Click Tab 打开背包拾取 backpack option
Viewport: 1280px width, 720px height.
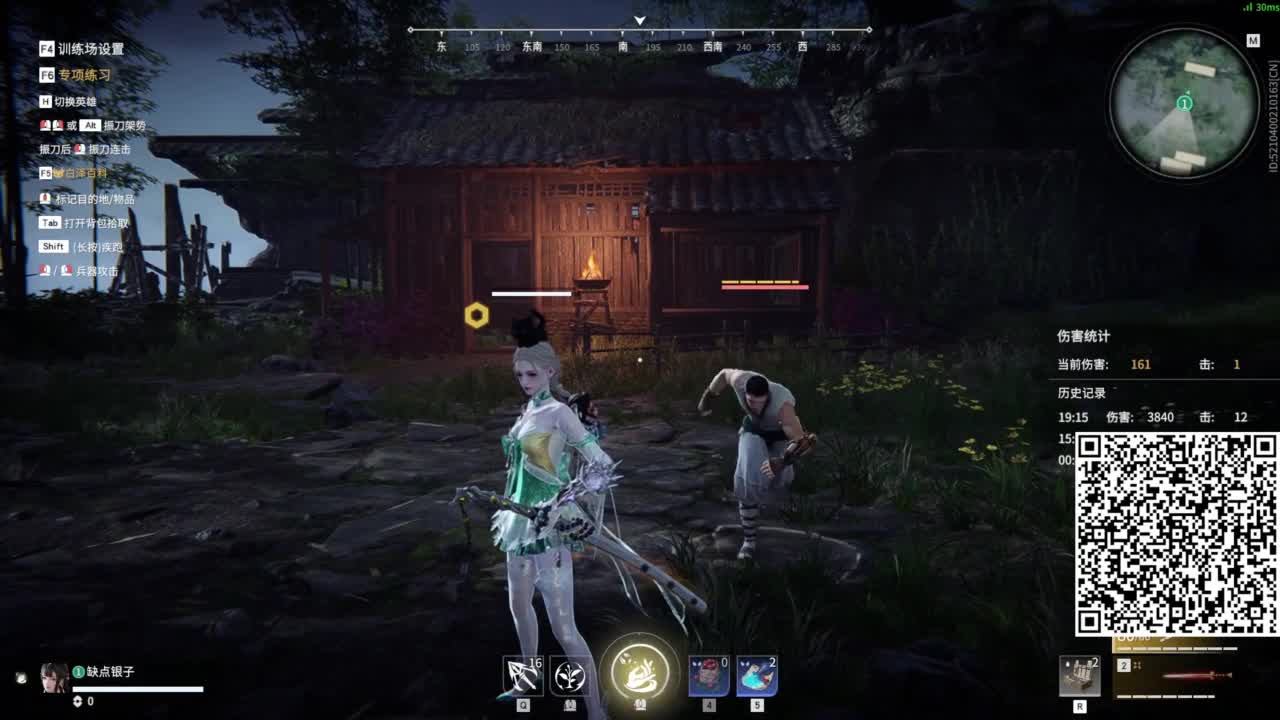click(77, 222)
